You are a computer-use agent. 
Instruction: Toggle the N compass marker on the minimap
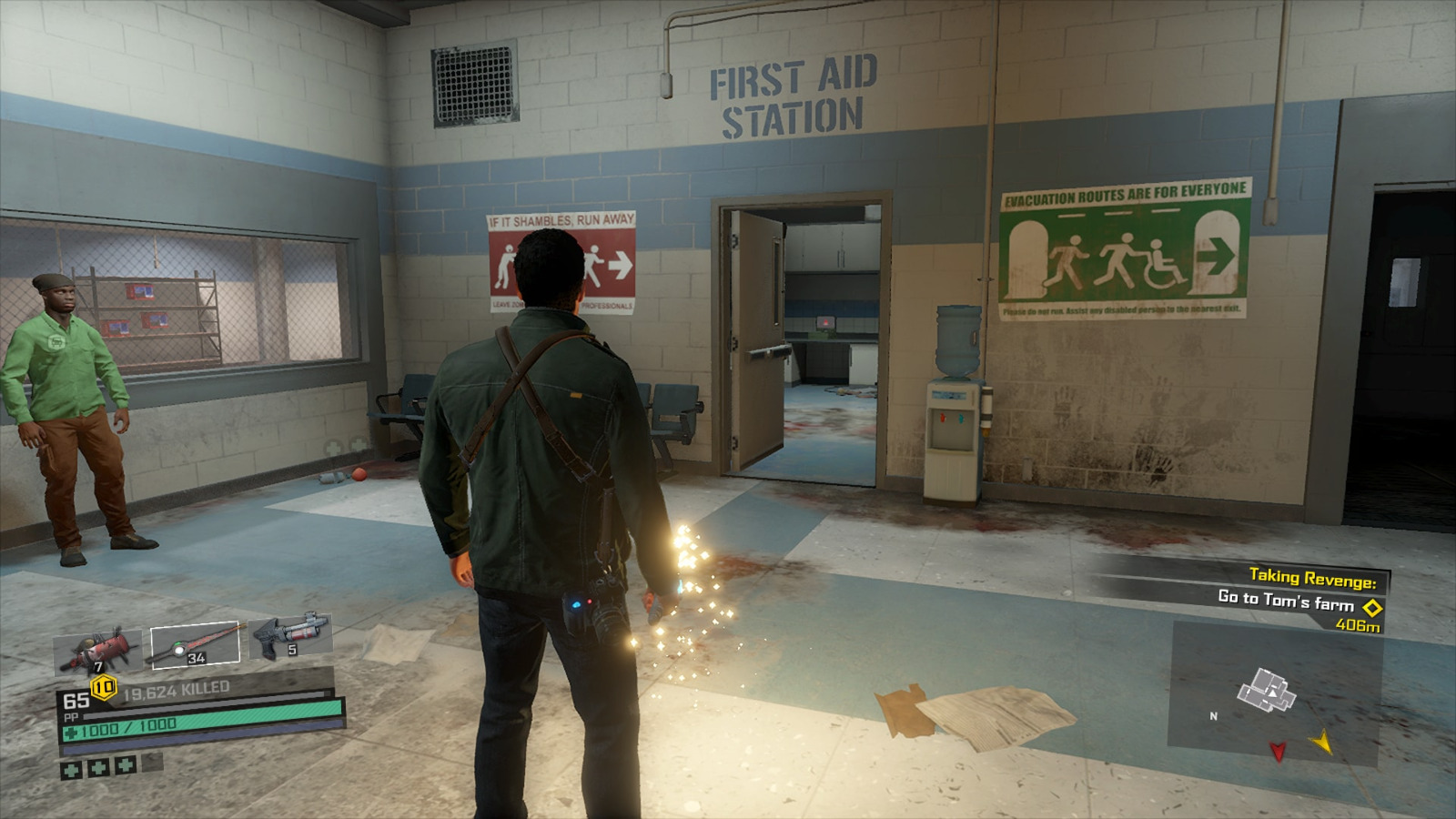tap(1213, 716)
